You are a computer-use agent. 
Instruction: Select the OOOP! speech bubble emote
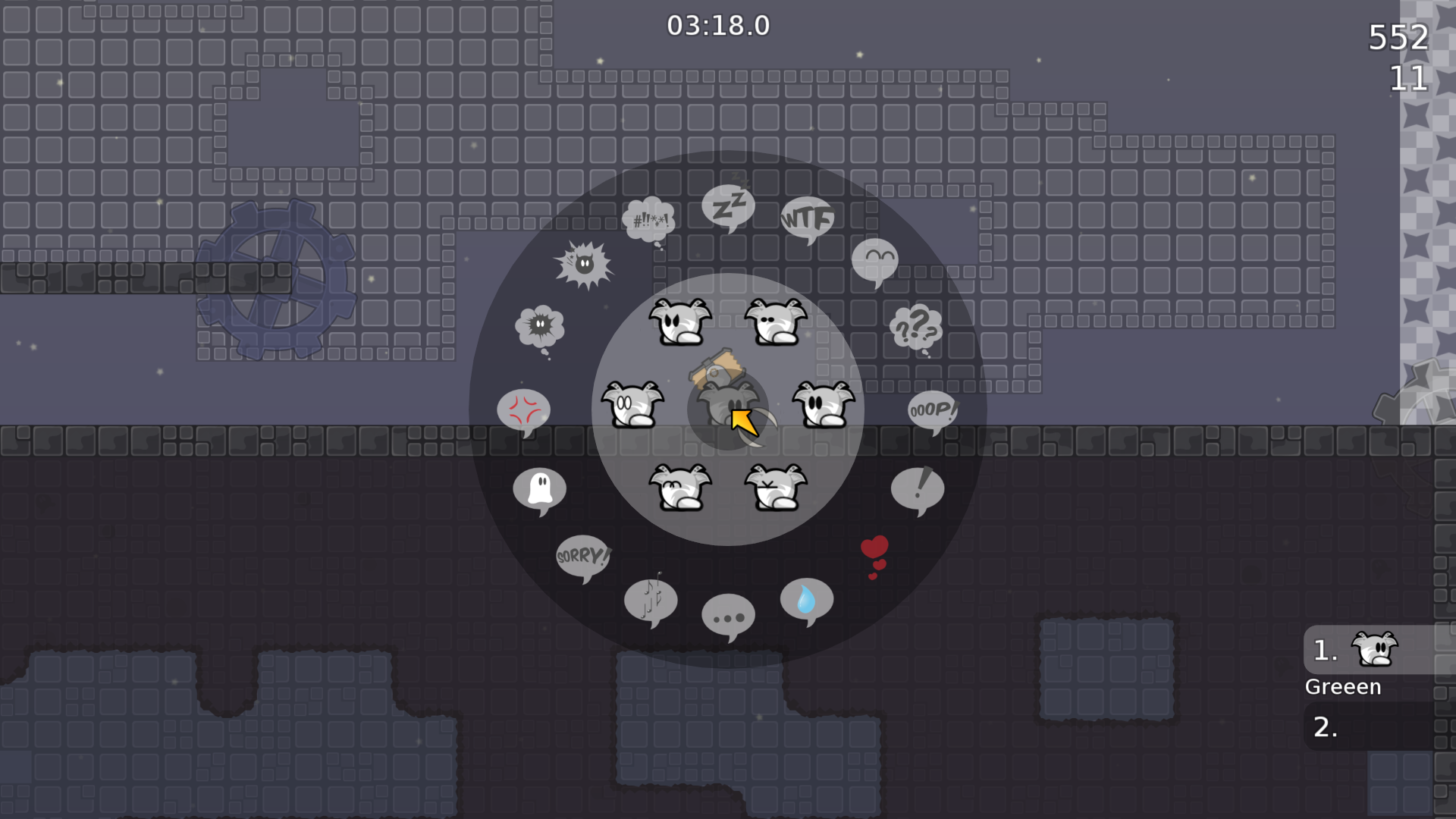931,409
